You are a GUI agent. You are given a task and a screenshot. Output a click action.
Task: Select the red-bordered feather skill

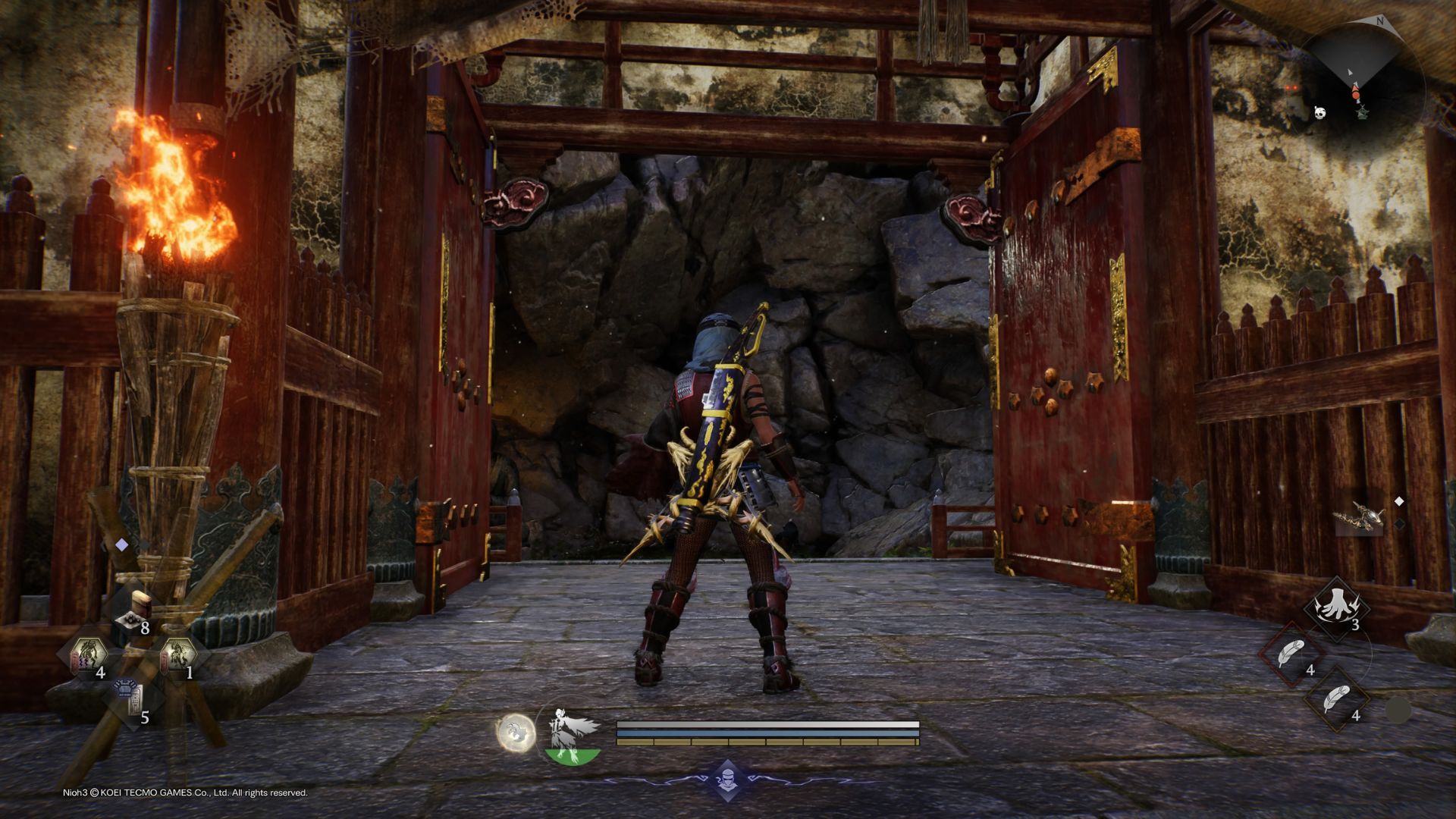[1291, 654]
